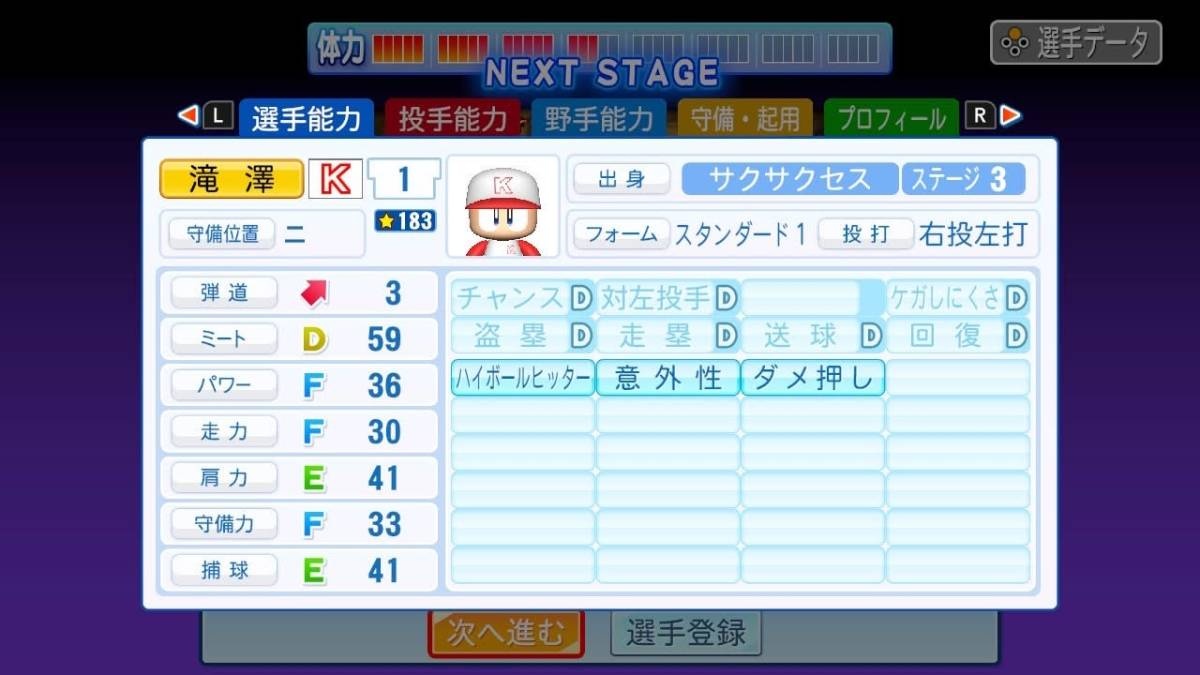The width and height of the screenshot is (1200, 675).
Task: Select the player face portrait
Action: pyautogui.click(x=503, y=208)
